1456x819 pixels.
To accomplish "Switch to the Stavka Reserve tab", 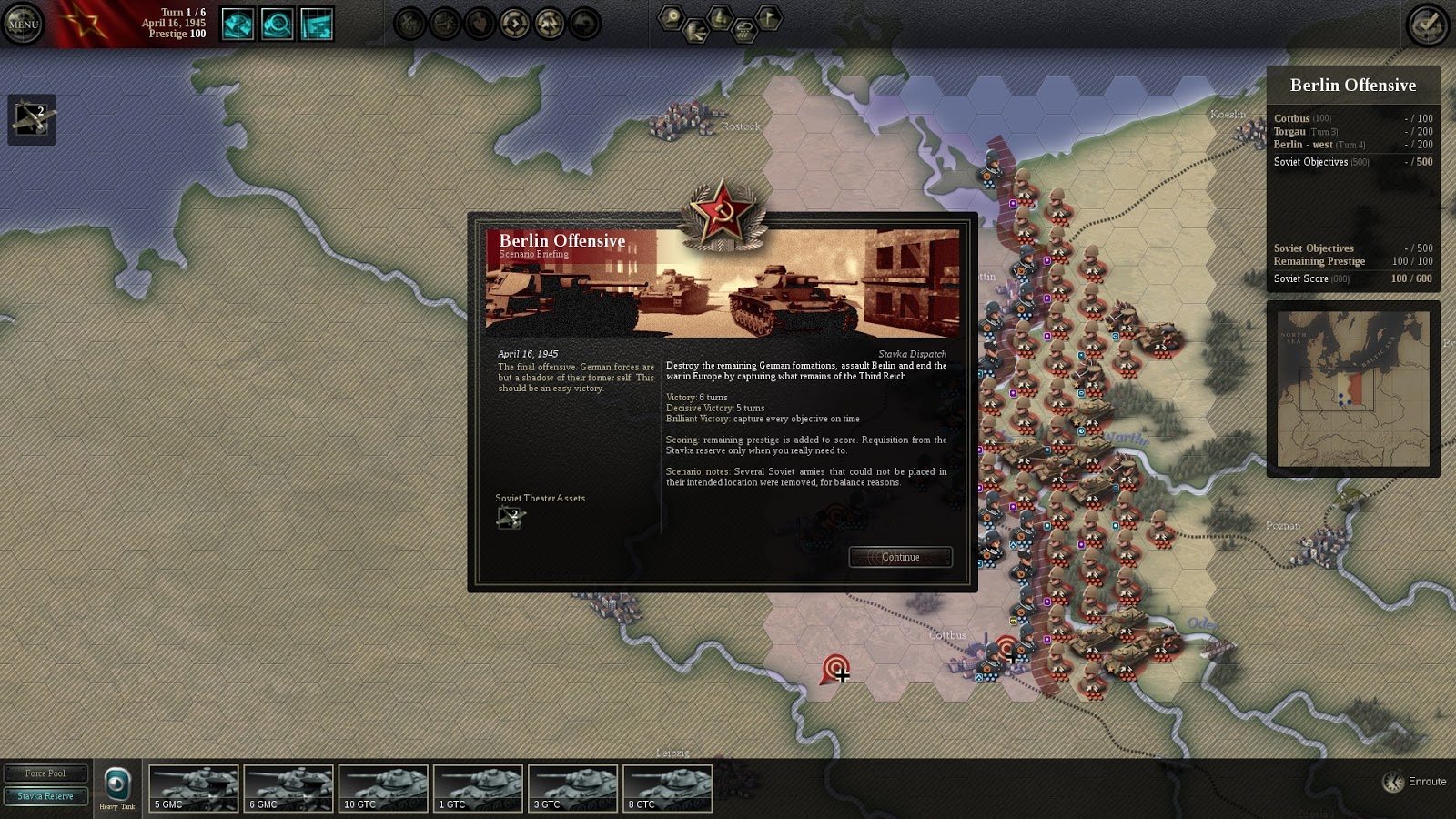I will [x=45, y=796].
